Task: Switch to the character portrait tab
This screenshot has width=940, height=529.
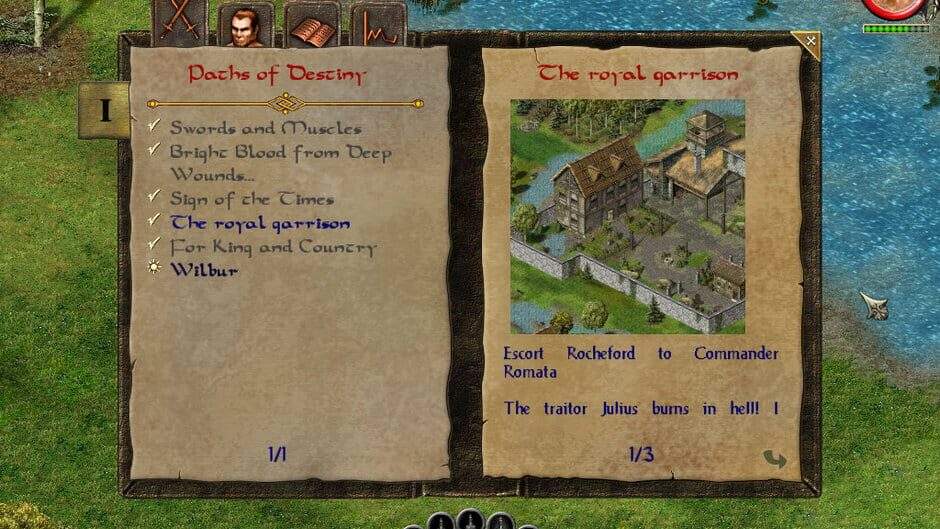Action: pyautogui.click(x=245, y=25)
